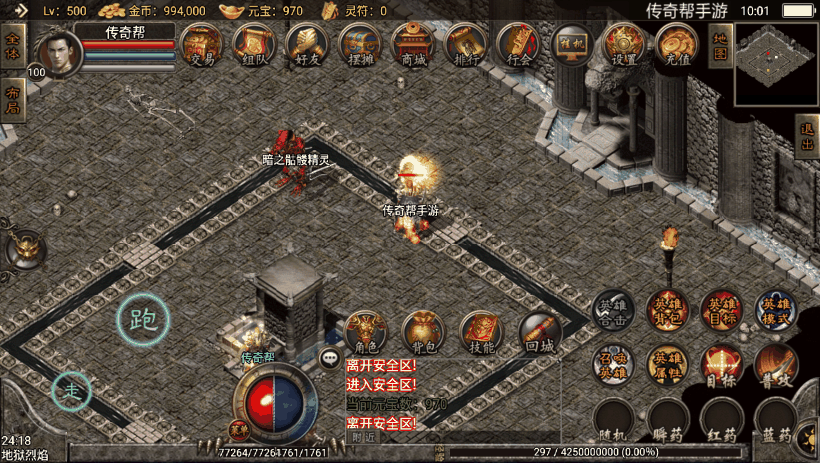This screenshot has width=820, height=463.
Task: Open the minimap
Action: tap(776, 64)
